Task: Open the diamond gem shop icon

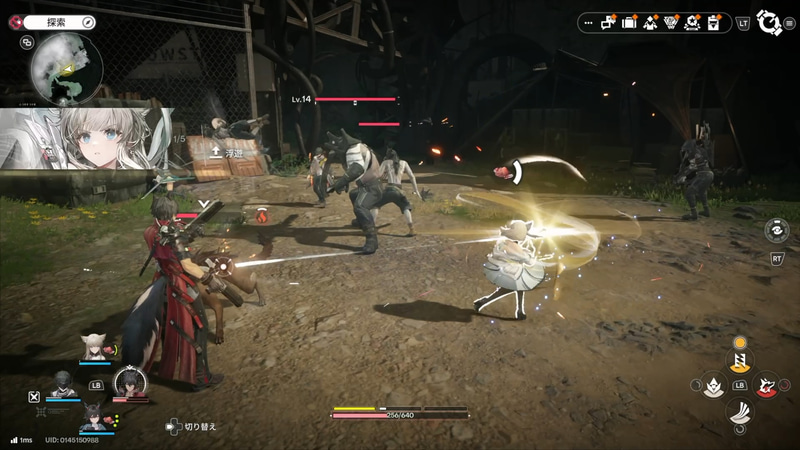Action: (671, 22)
